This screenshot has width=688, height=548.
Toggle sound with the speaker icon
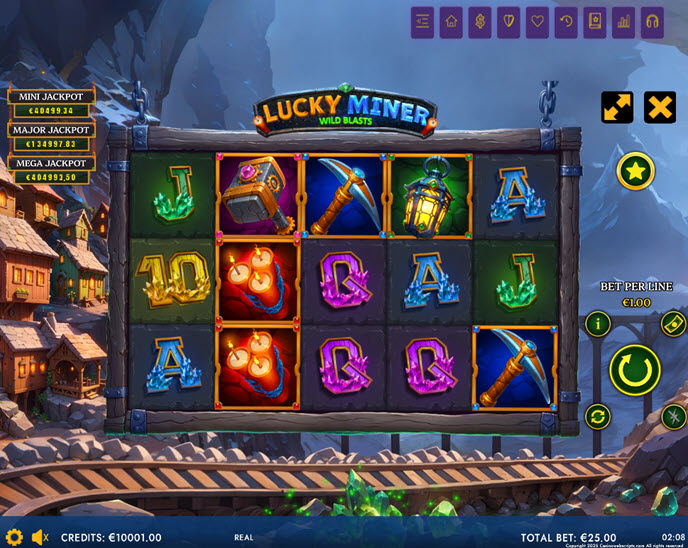pyautogui.click(x=40, y=537)
